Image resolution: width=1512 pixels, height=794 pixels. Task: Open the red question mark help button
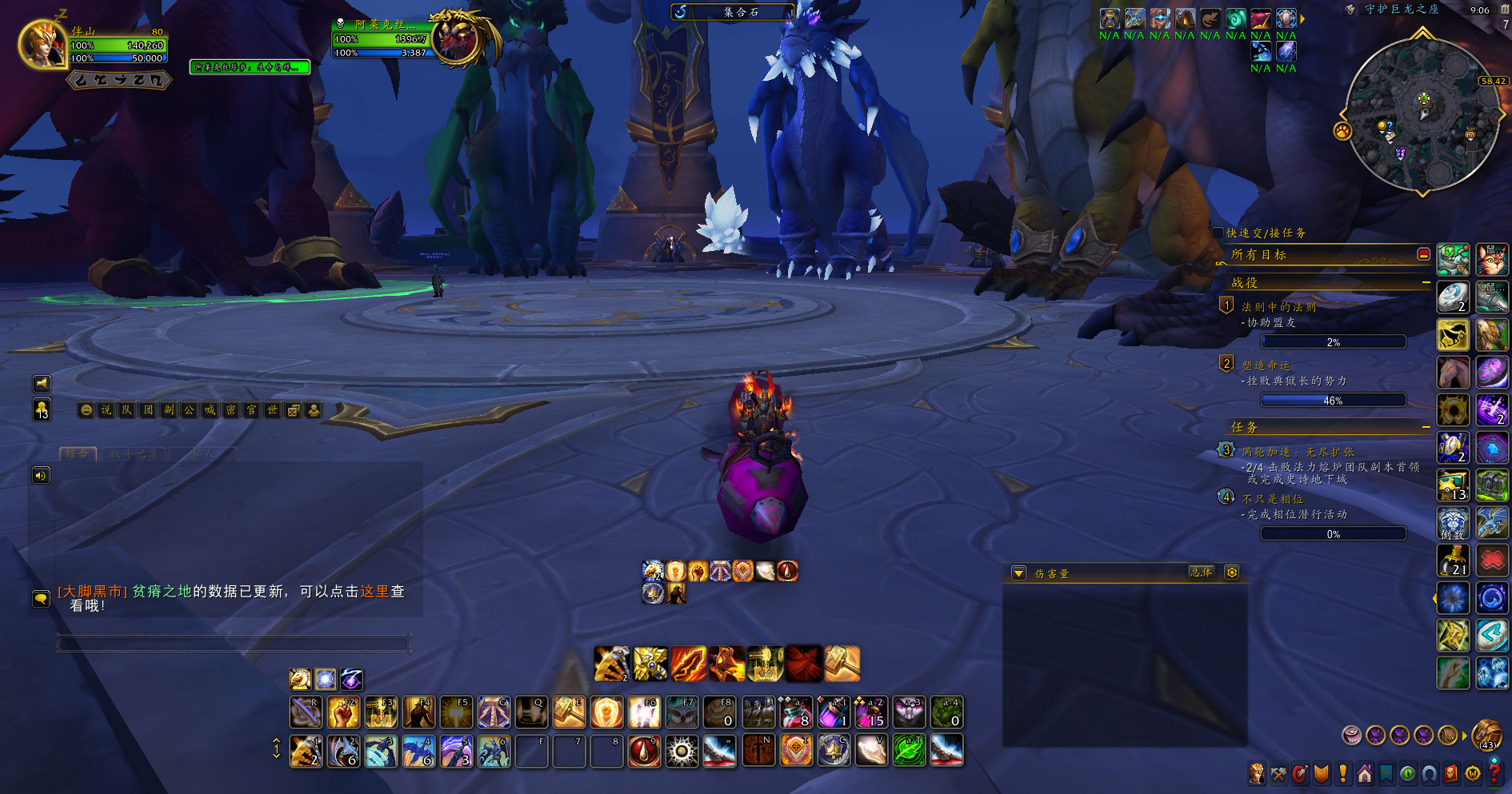tap(1494, 773)
